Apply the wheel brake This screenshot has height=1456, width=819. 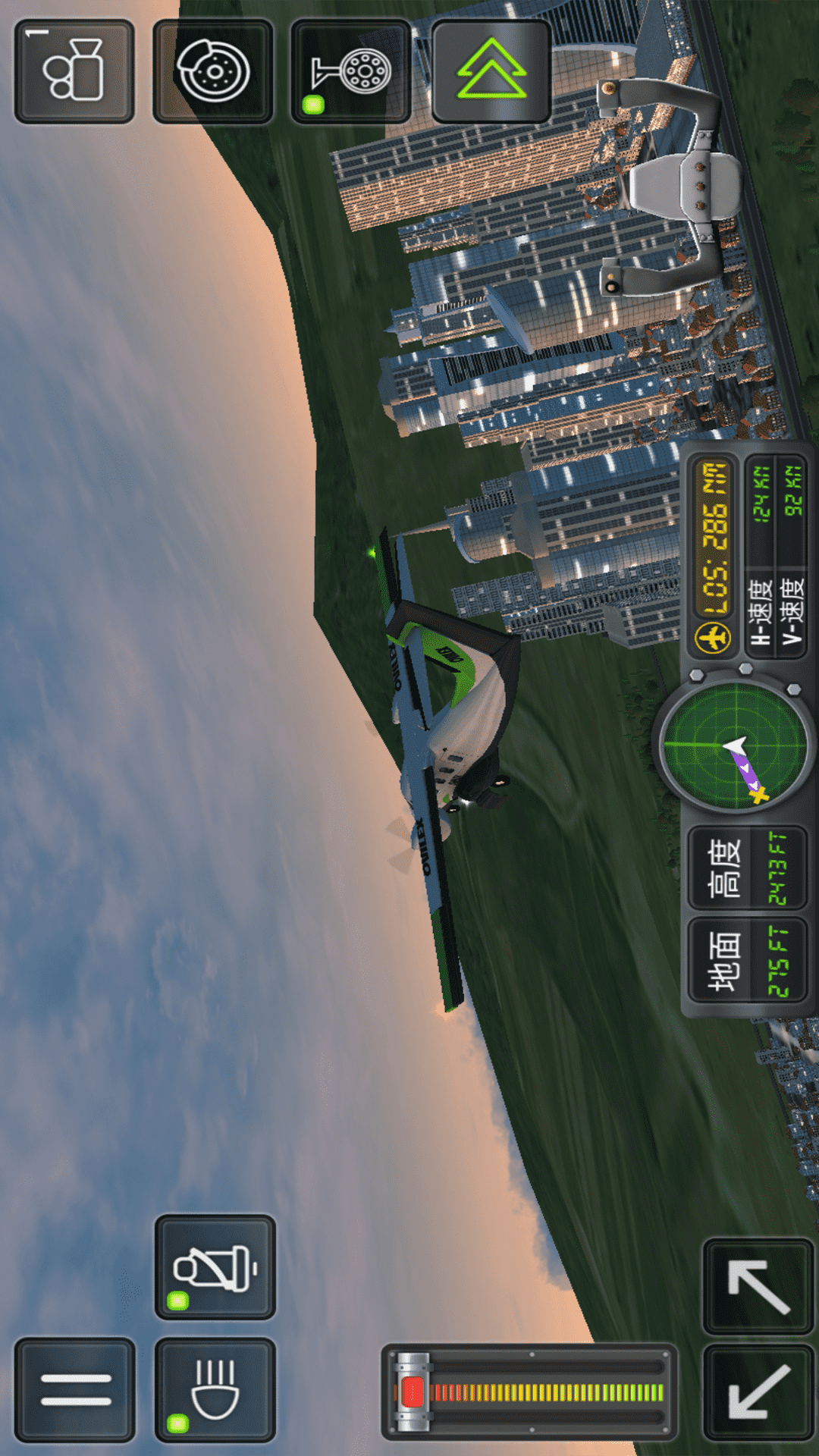pyautogui.click(x=213, y=71)
